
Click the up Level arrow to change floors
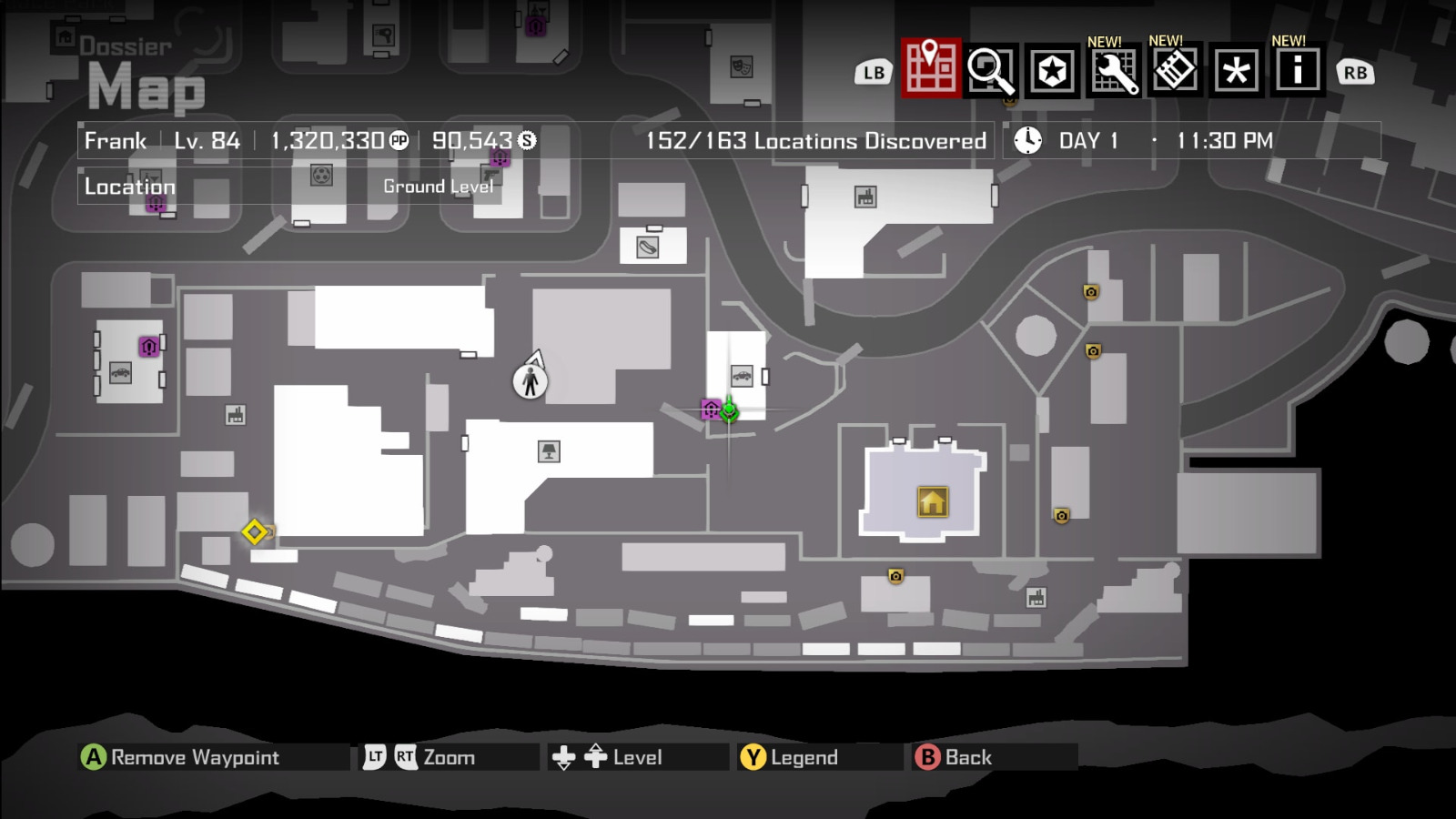pyautogui.click(x=596, y=756)
